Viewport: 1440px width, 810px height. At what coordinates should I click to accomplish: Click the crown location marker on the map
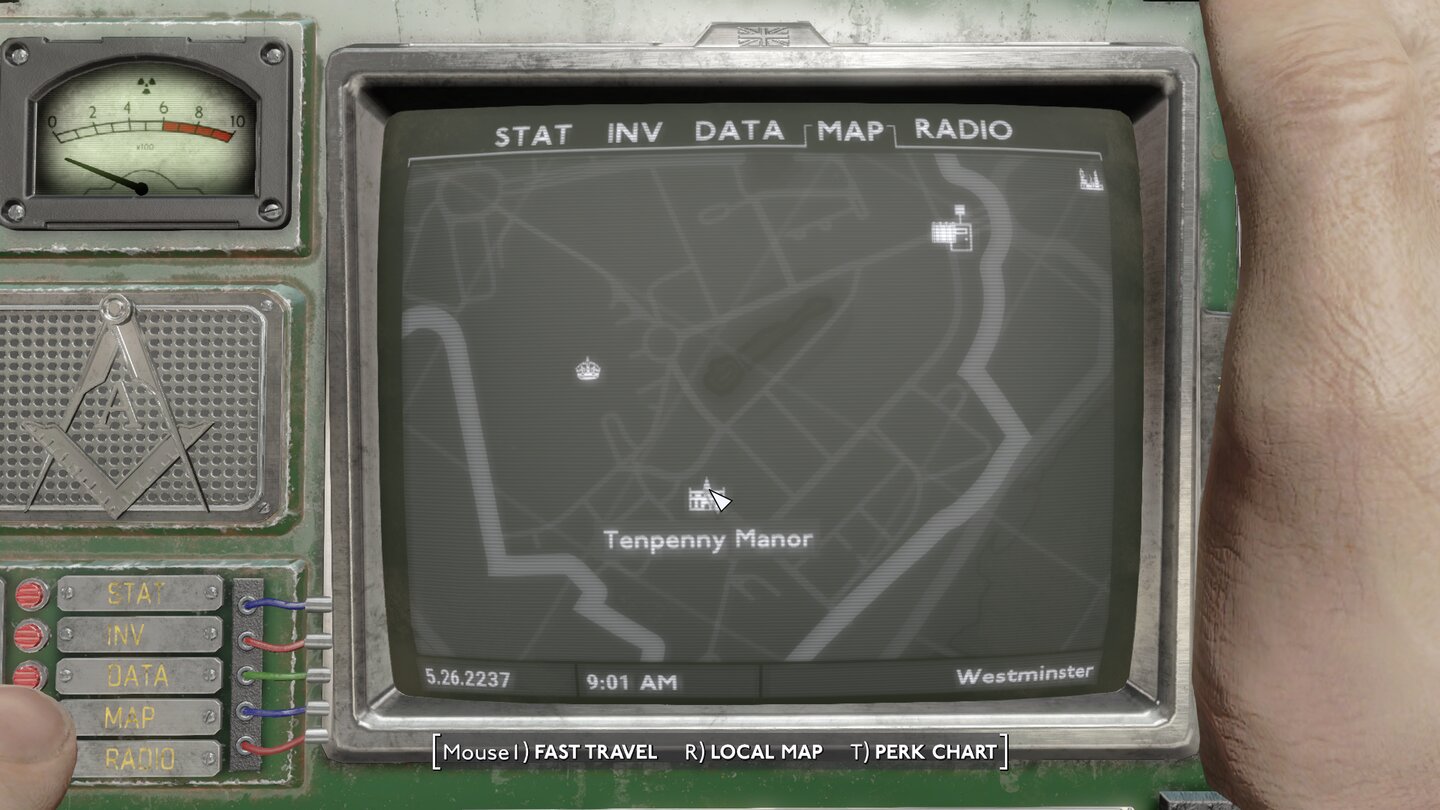point(587,370)
